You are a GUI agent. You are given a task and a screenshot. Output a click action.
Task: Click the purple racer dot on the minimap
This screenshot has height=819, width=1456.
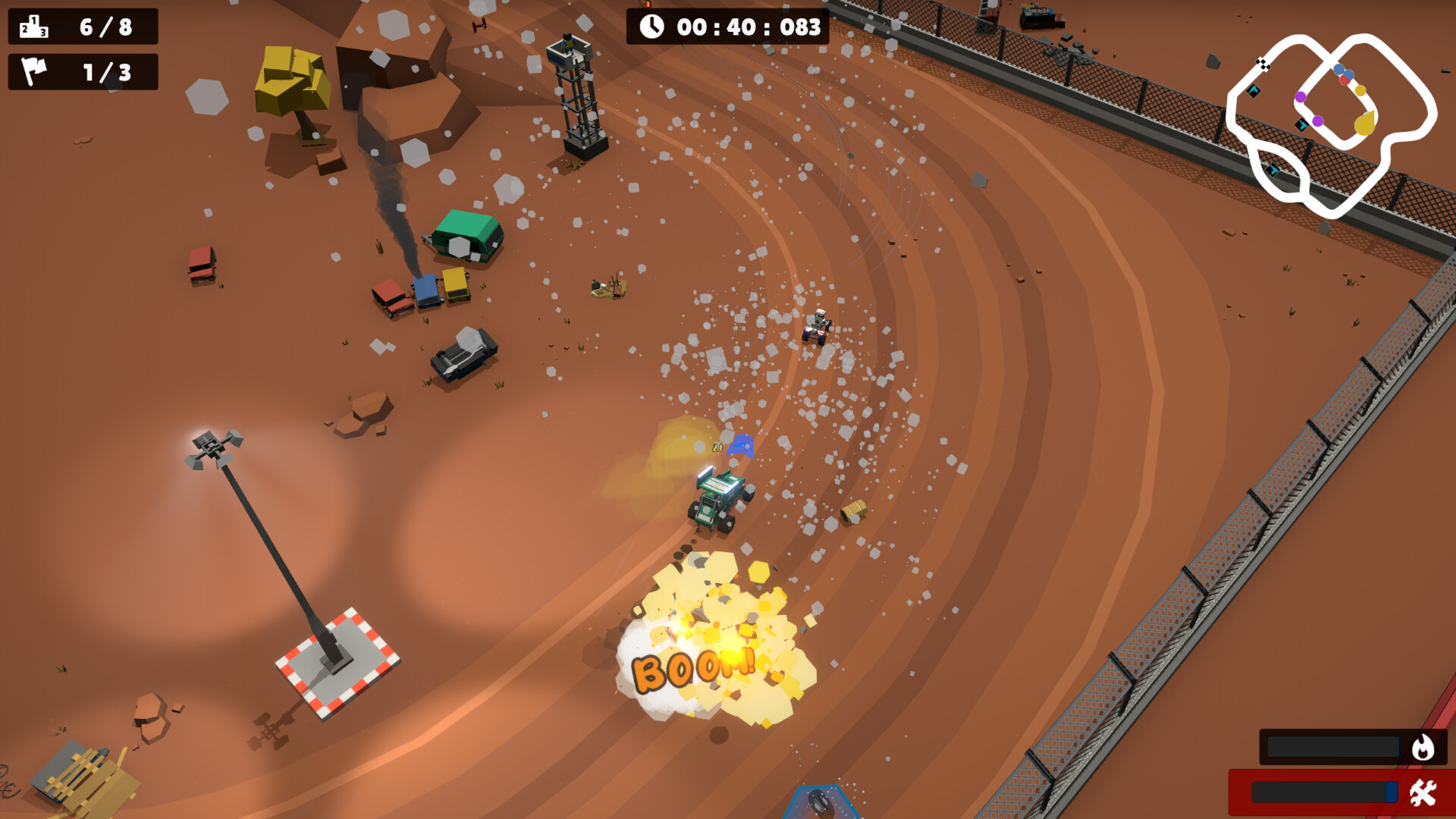pos(1301,96)
